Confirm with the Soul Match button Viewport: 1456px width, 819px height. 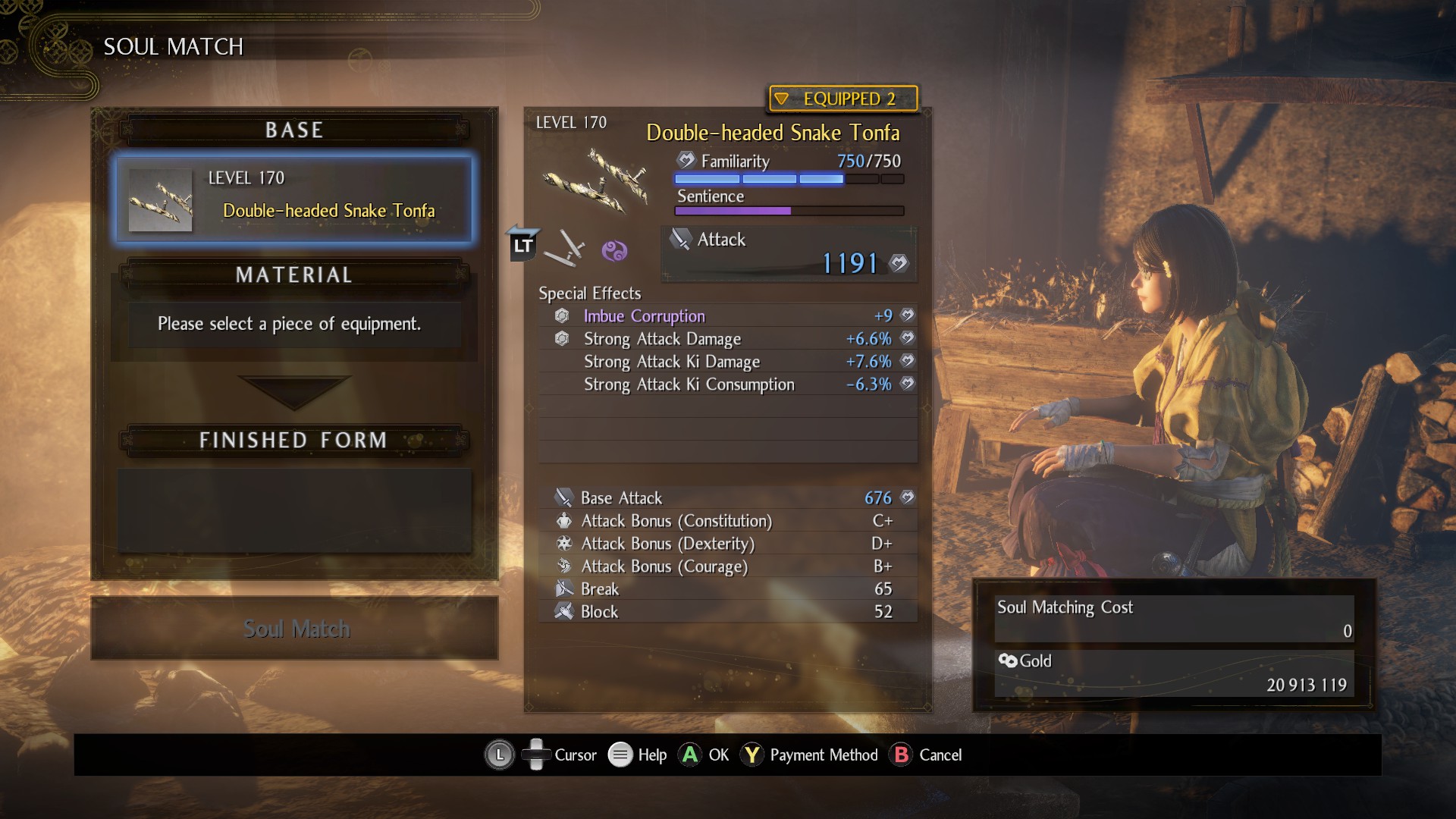point(294,629)
